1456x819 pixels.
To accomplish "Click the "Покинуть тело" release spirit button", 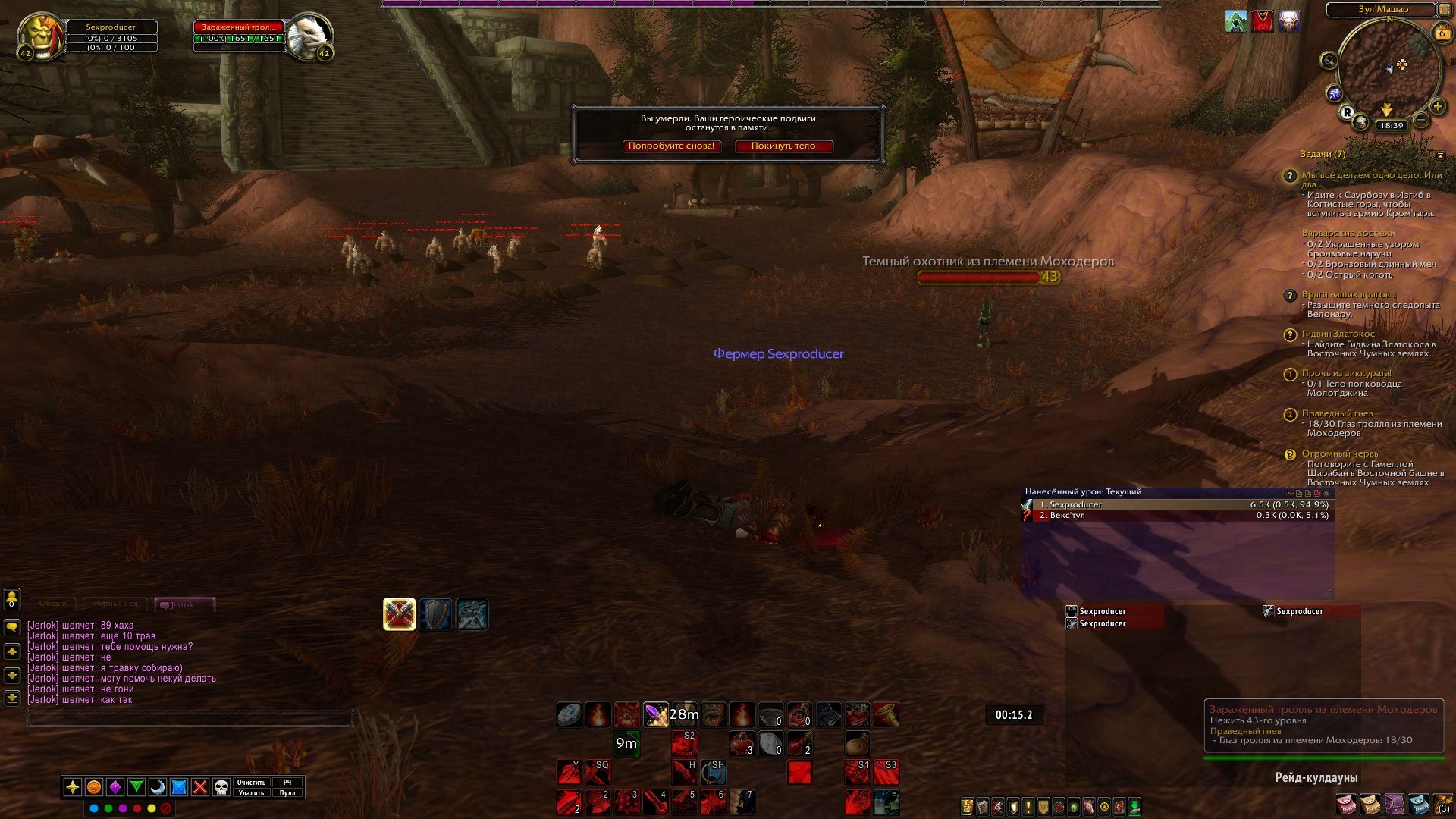I will pyautogui.click(x=783, y=146).
